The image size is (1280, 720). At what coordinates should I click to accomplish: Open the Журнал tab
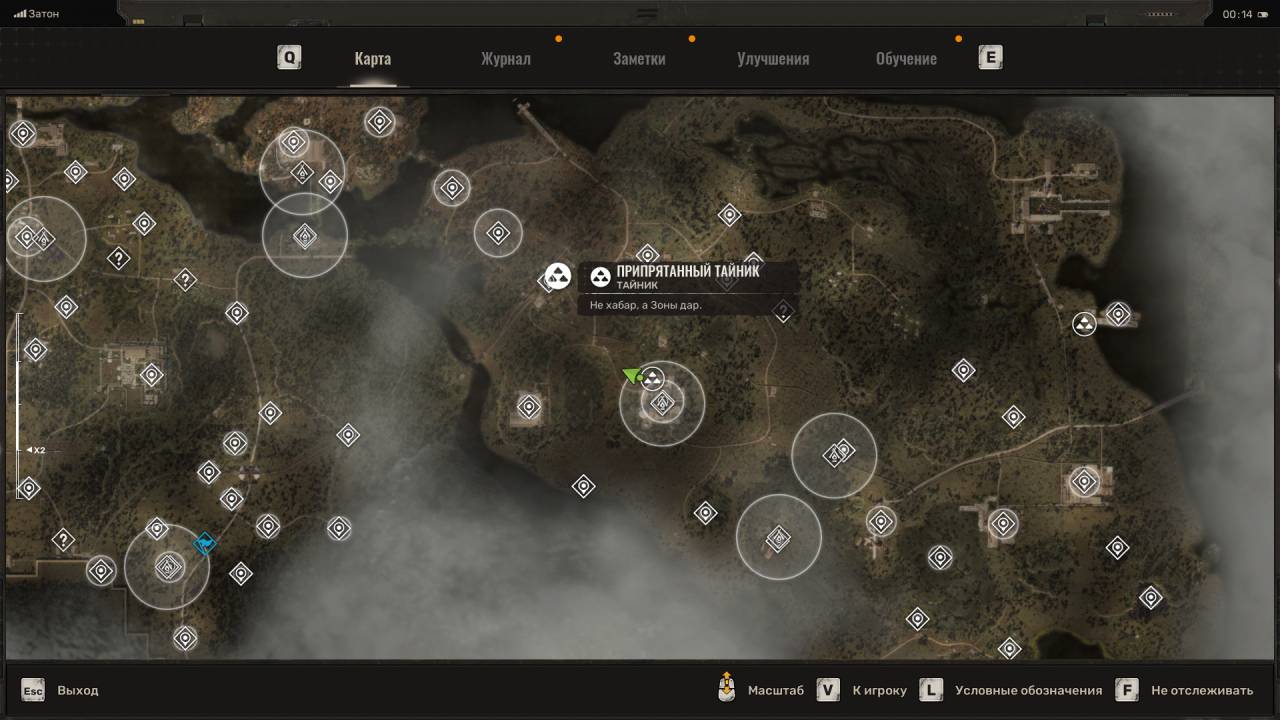point(505,58)
